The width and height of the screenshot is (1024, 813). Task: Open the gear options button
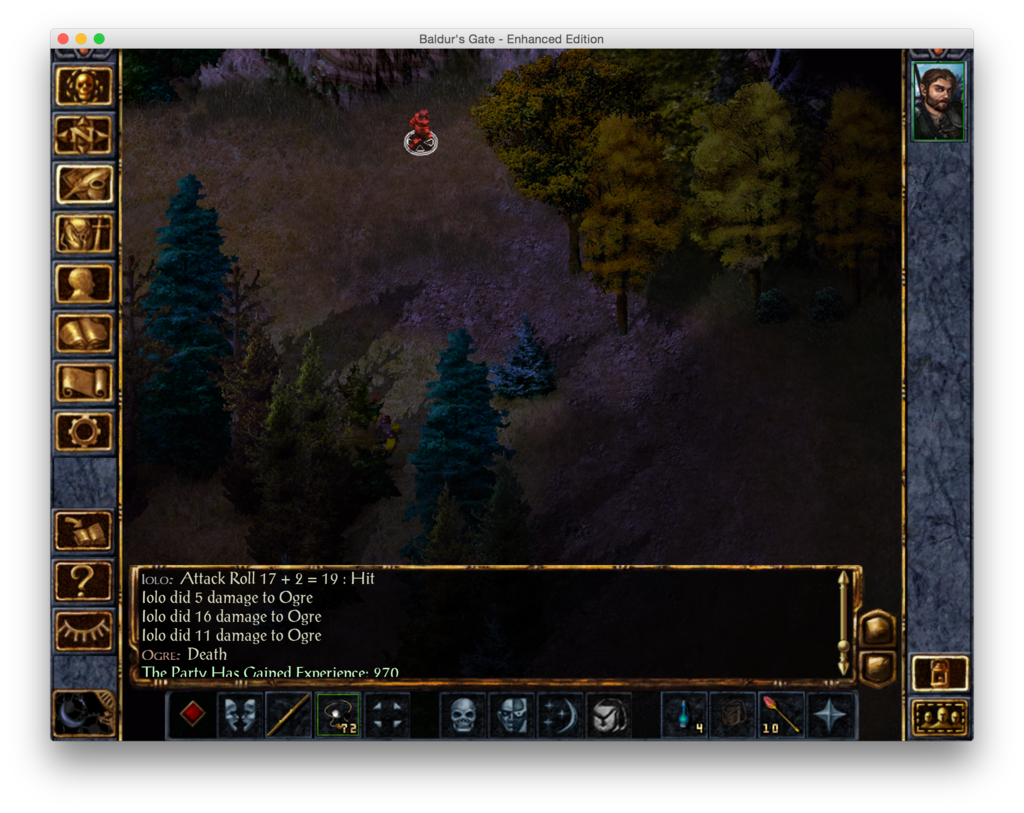(x=83, y=431)
